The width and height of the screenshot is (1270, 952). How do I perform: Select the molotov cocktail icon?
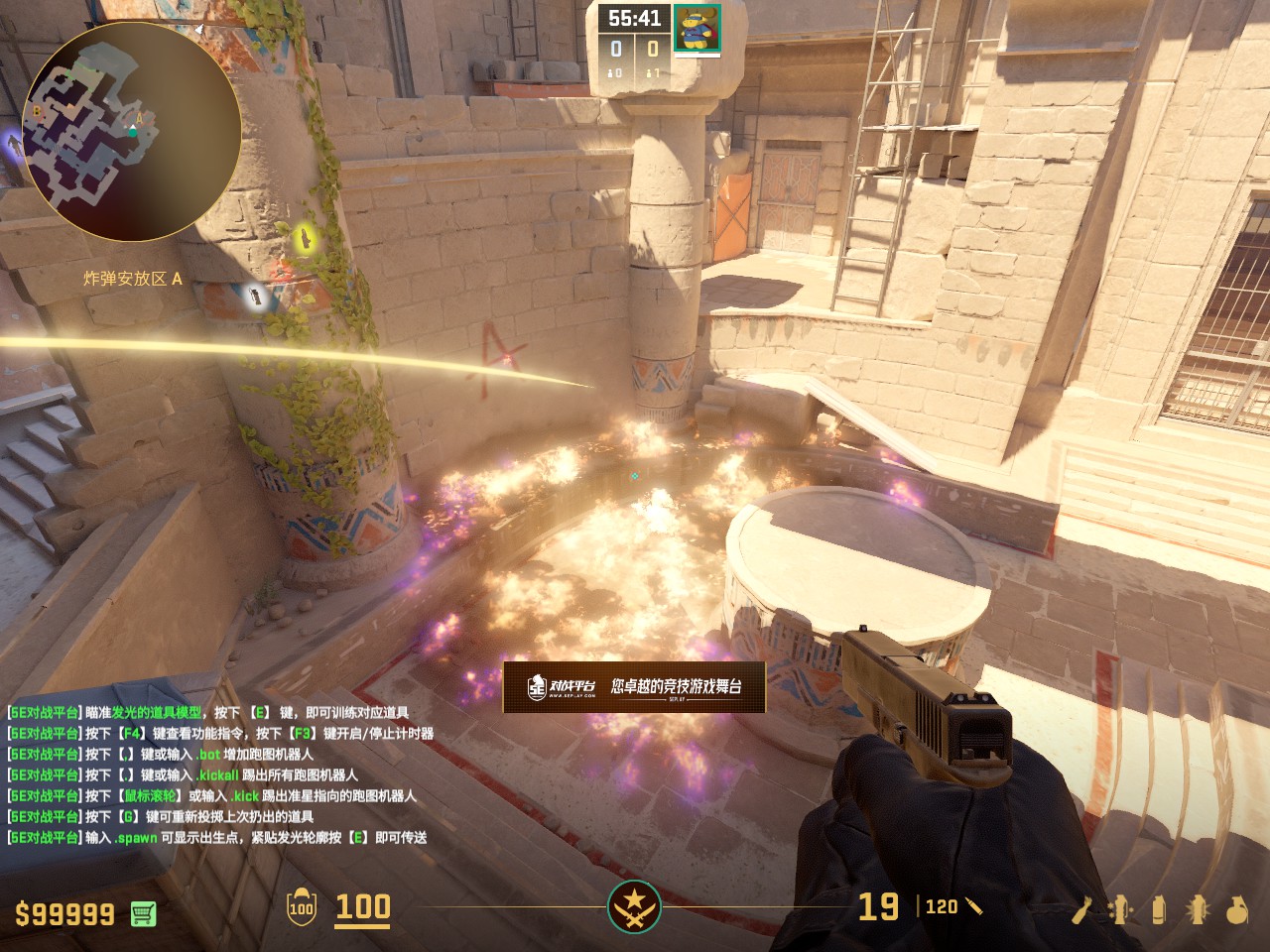tap(1081, 909)
